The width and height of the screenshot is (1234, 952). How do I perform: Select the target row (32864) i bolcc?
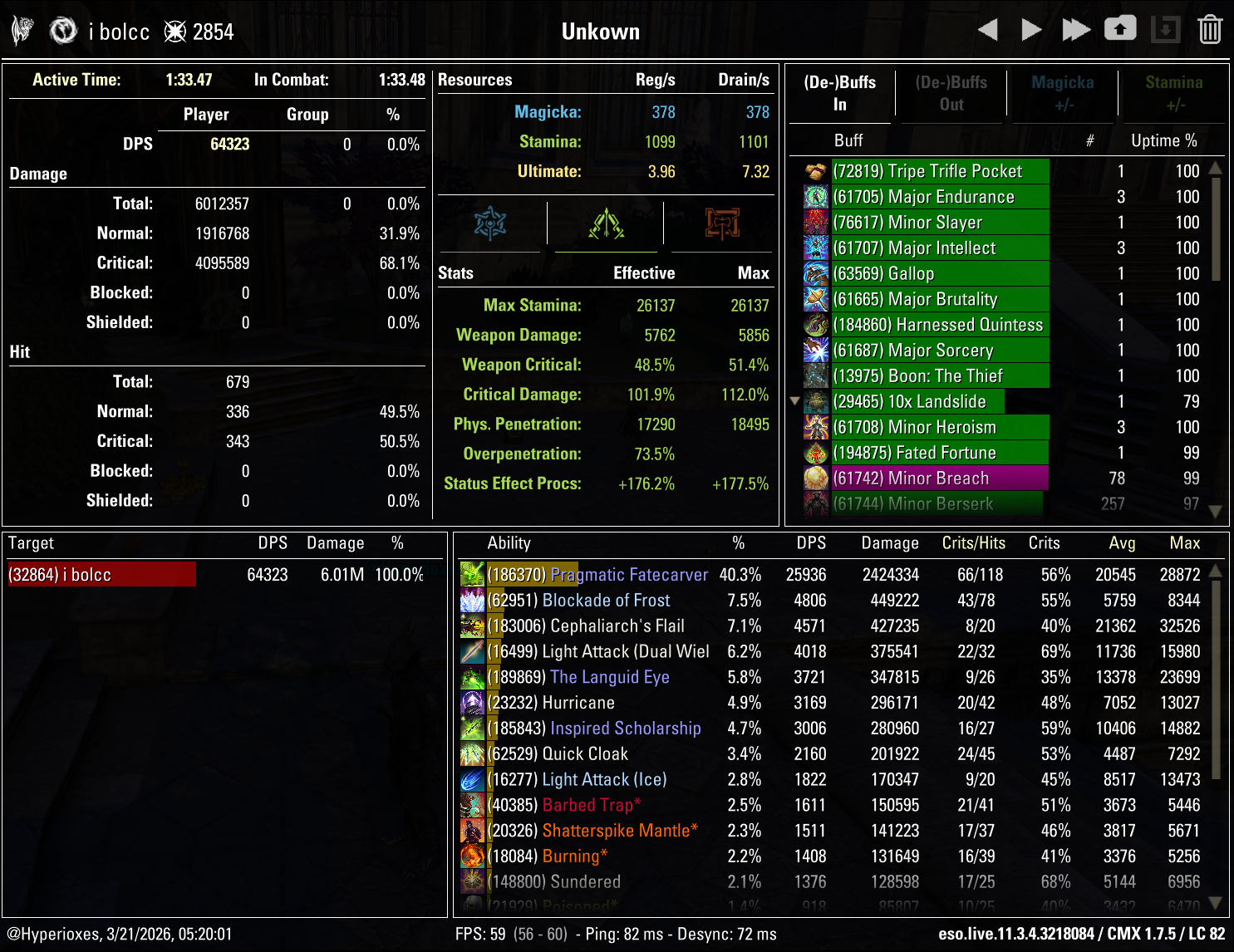pos(100,573)
